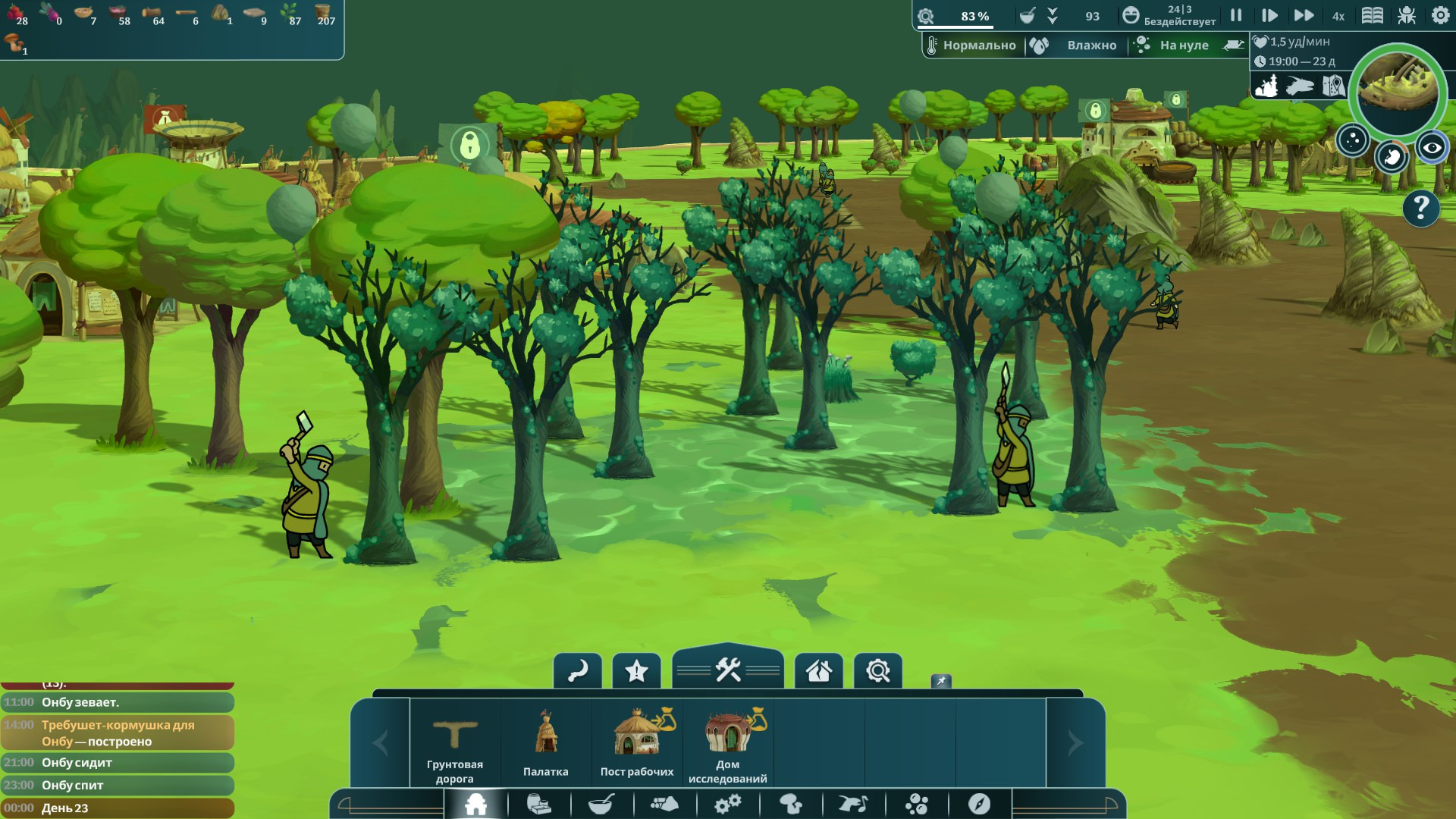This screenshot has width=1456, height=819.
Task: Open the world map icon
Action: coord(1333,86)
